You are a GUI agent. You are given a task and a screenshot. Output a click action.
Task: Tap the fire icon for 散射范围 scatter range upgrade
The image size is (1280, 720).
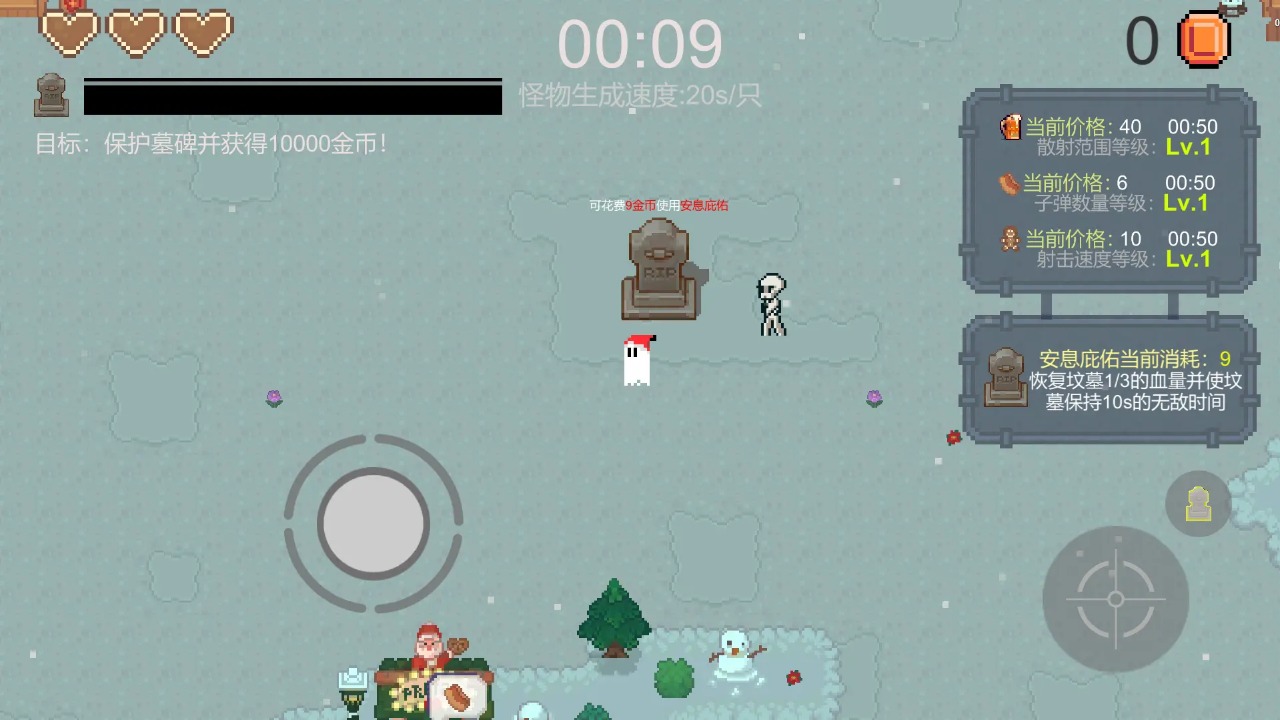(1010, 127)
